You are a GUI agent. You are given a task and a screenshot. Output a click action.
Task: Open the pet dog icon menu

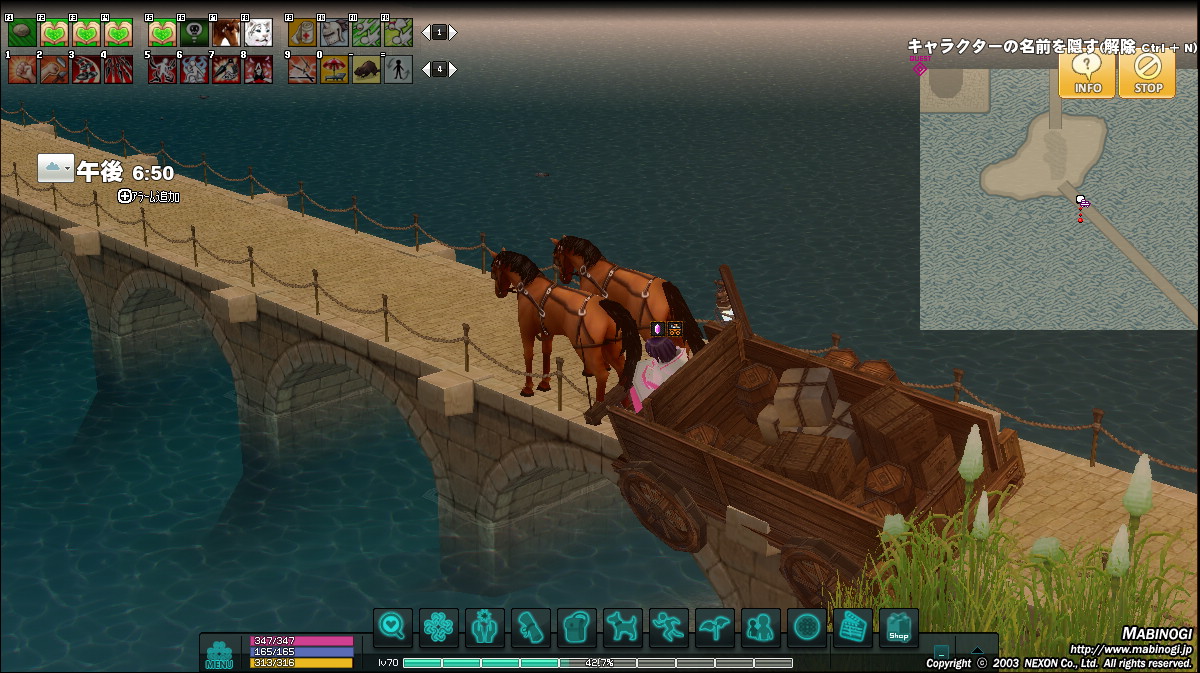(622, 627)
